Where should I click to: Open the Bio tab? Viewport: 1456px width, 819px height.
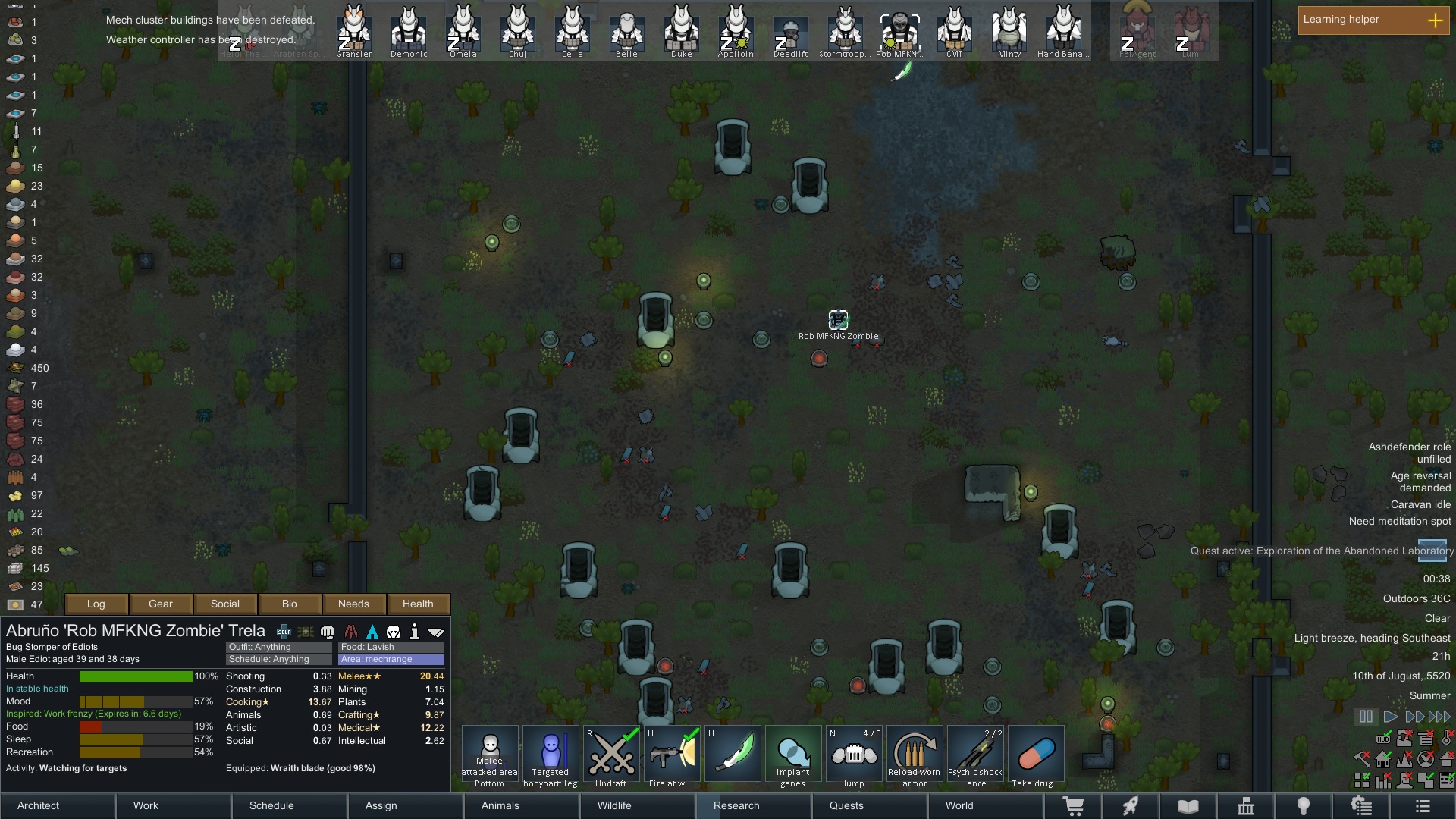coord(289,604)
